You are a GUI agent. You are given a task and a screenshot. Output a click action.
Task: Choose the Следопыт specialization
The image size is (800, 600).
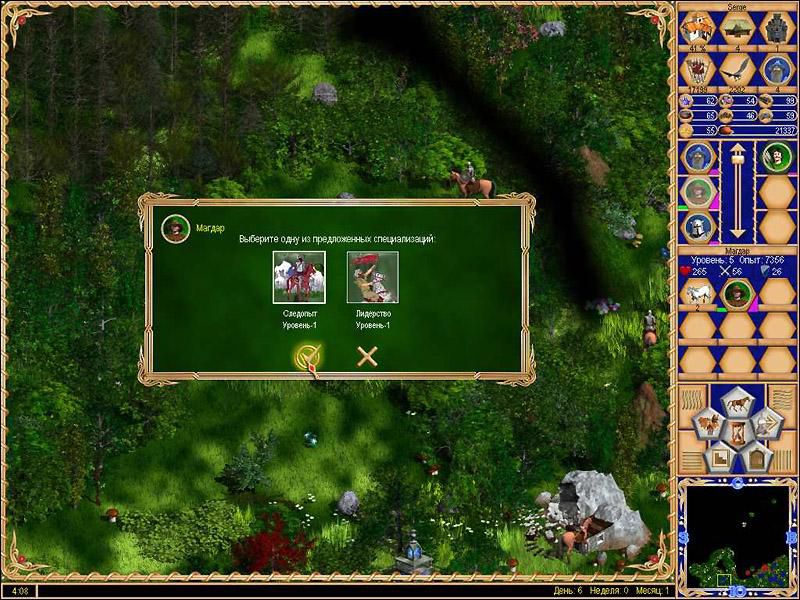point(299,277)
